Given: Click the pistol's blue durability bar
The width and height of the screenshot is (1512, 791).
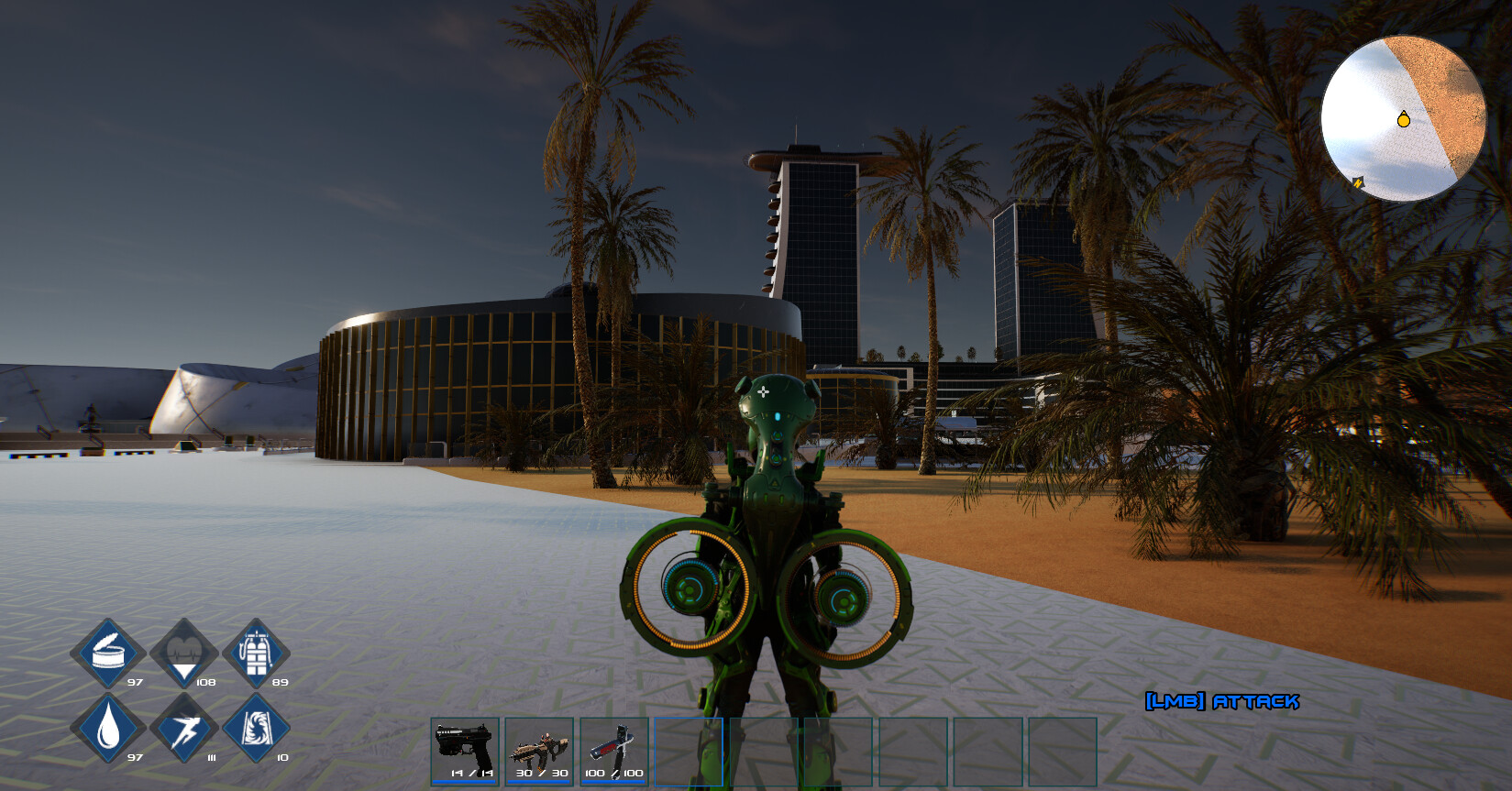Looking at the screenshot, I should point(463,784).
